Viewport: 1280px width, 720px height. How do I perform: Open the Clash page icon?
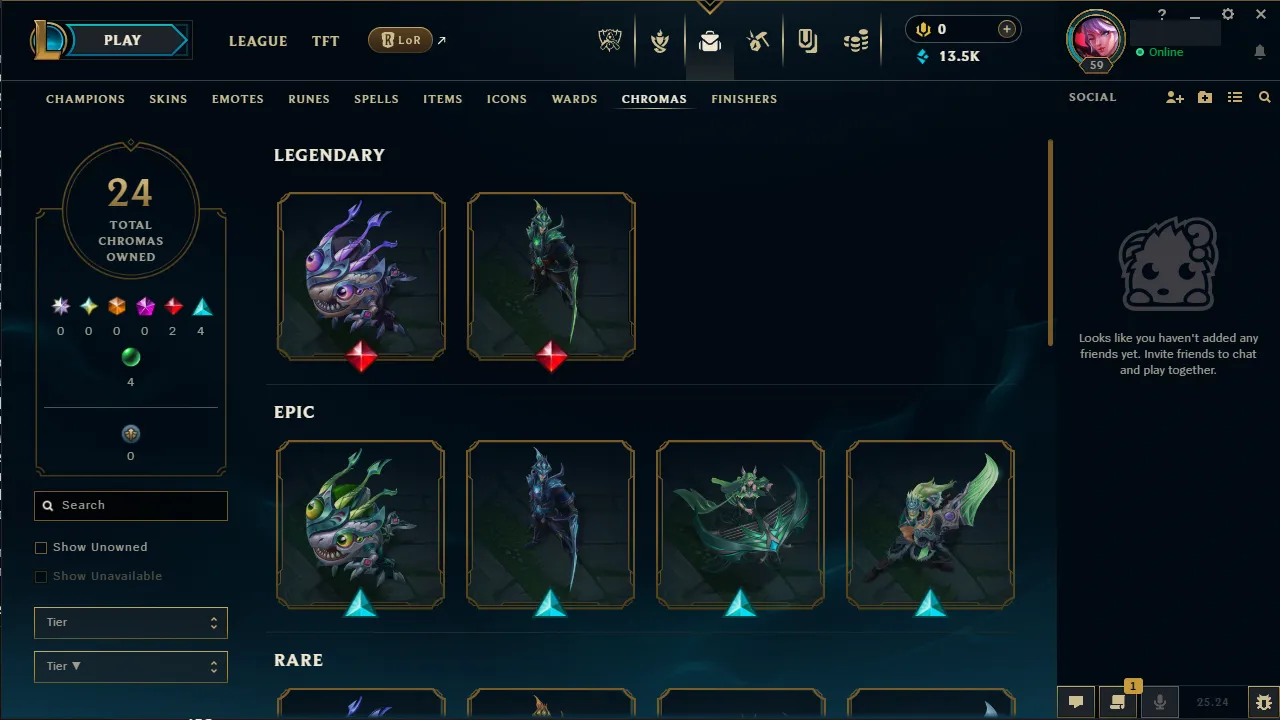pyautogui.click(x=660, y=41)
